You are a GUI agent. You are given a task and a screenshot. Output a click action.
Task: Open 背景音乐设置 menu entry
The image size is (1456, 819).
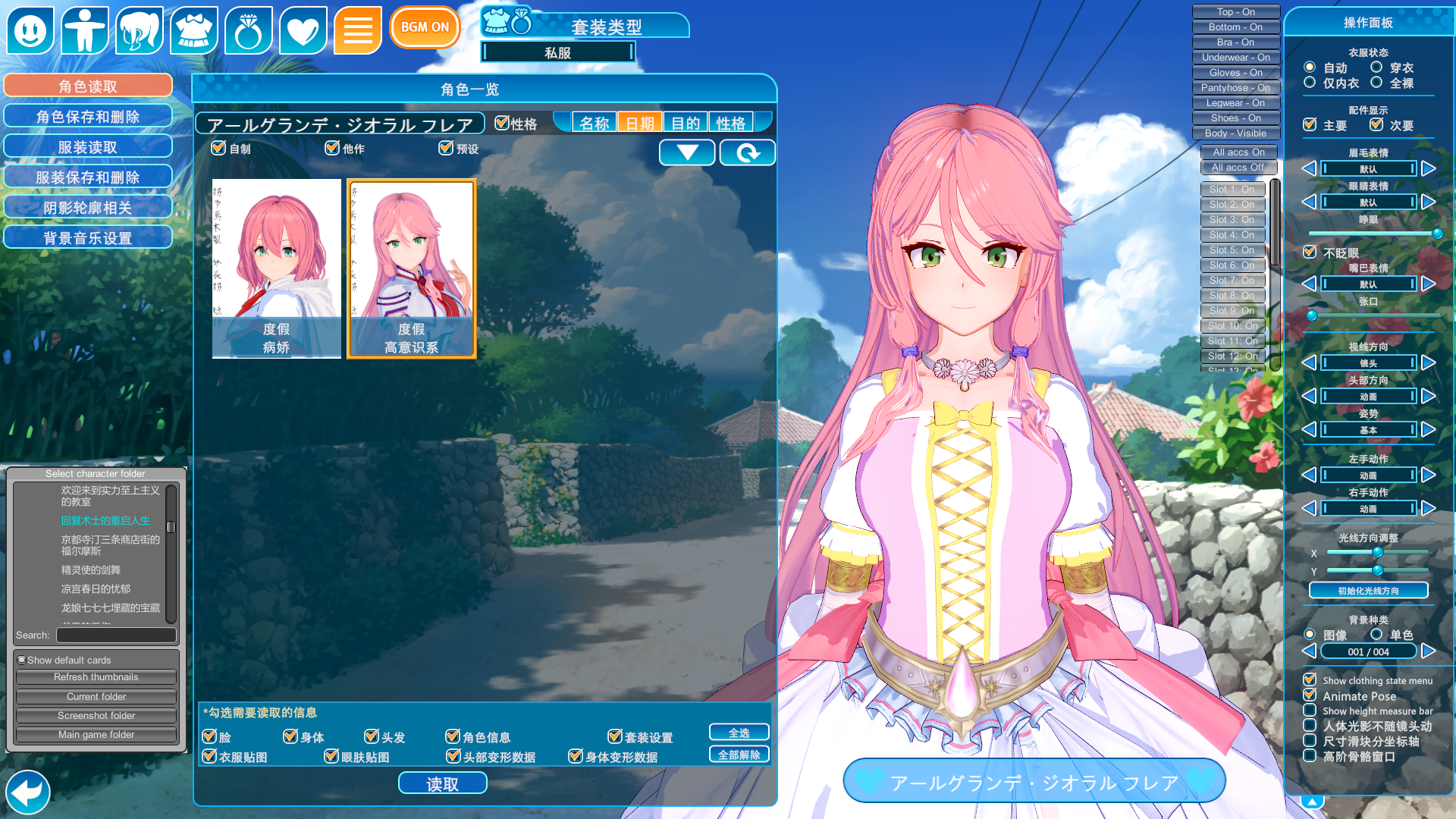88,238
